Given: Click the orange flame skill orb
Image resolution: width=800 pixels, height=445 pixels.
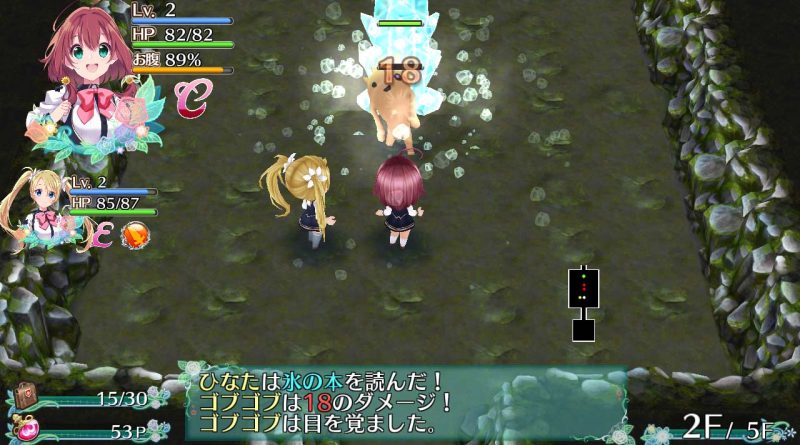Looking at the screenshot, I should coord(133,234).
